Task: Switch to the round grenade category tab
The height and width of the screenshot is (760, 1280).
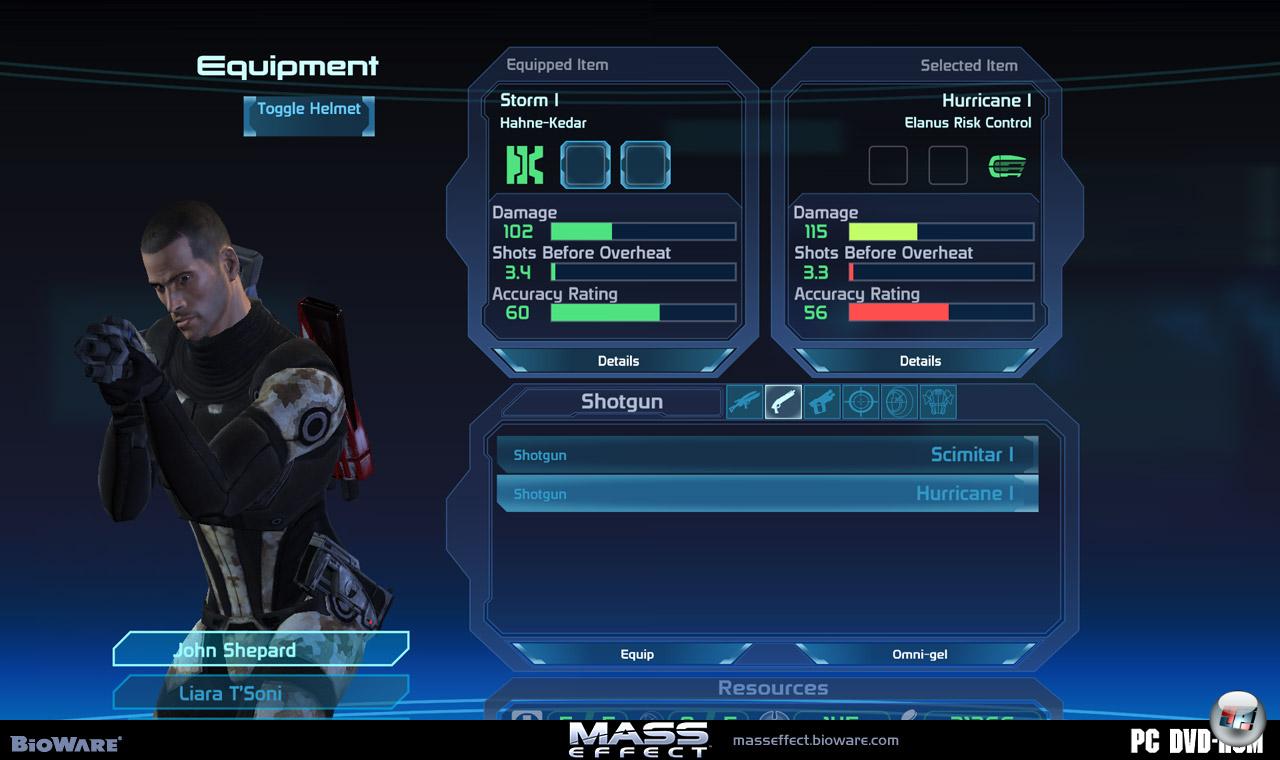Action: [899, 402]
